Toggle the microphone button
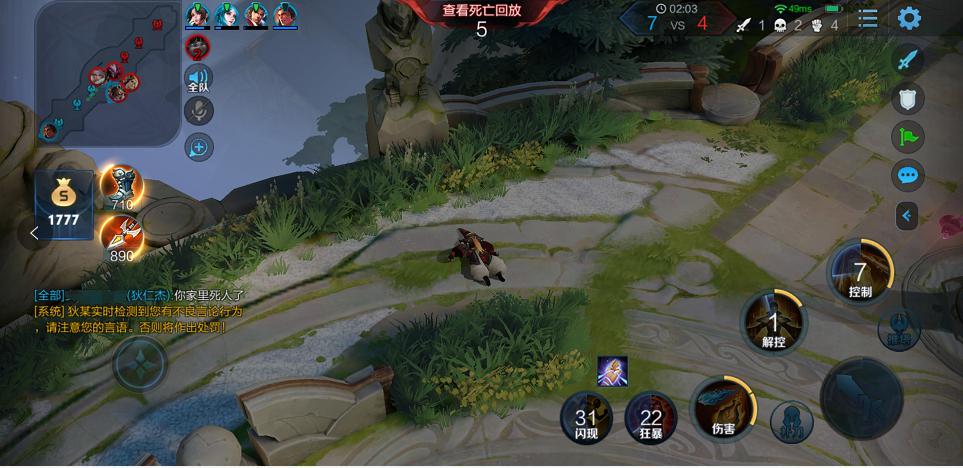The height and width of the screenshot is (468, 963). [x=199, y=111]
